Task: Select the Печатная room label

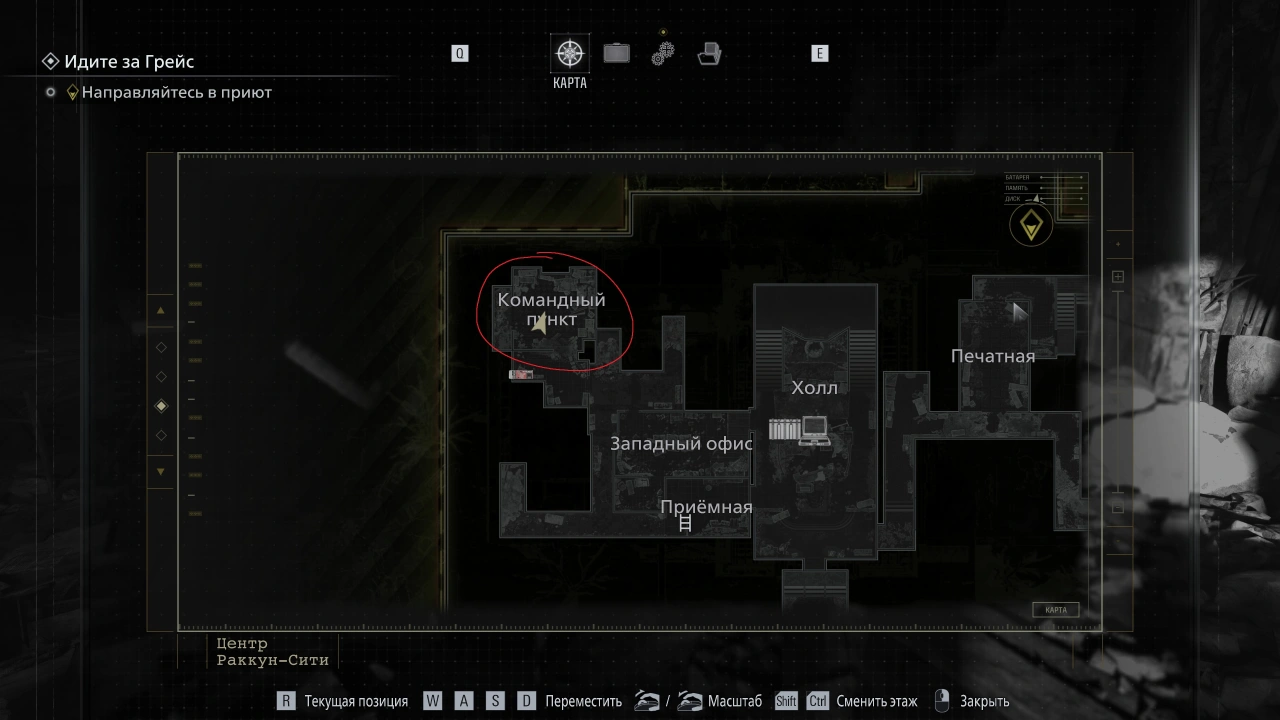Action: tap(992, 356)
